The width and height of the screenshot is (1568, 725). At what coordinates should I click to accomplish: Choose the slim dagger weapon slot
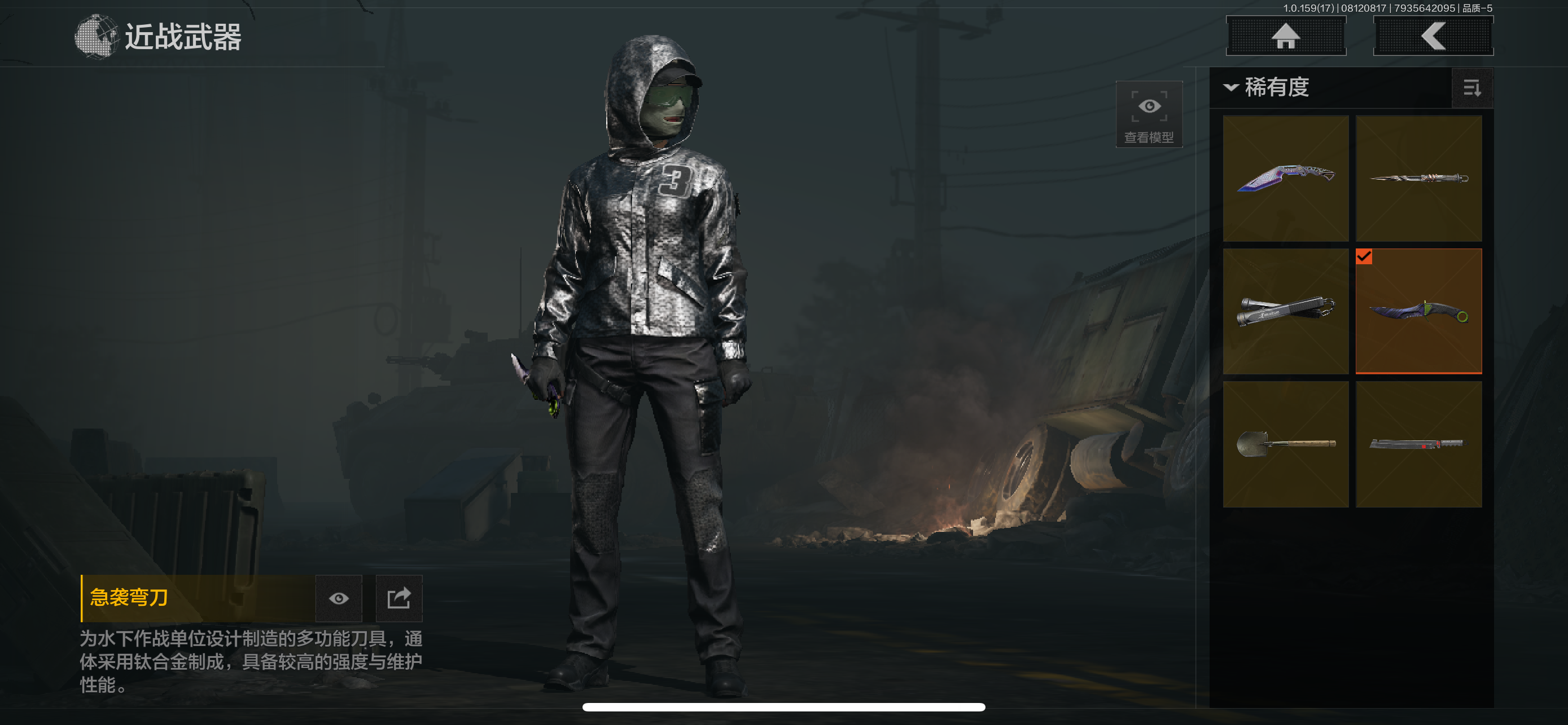[x=1418, y=178]
